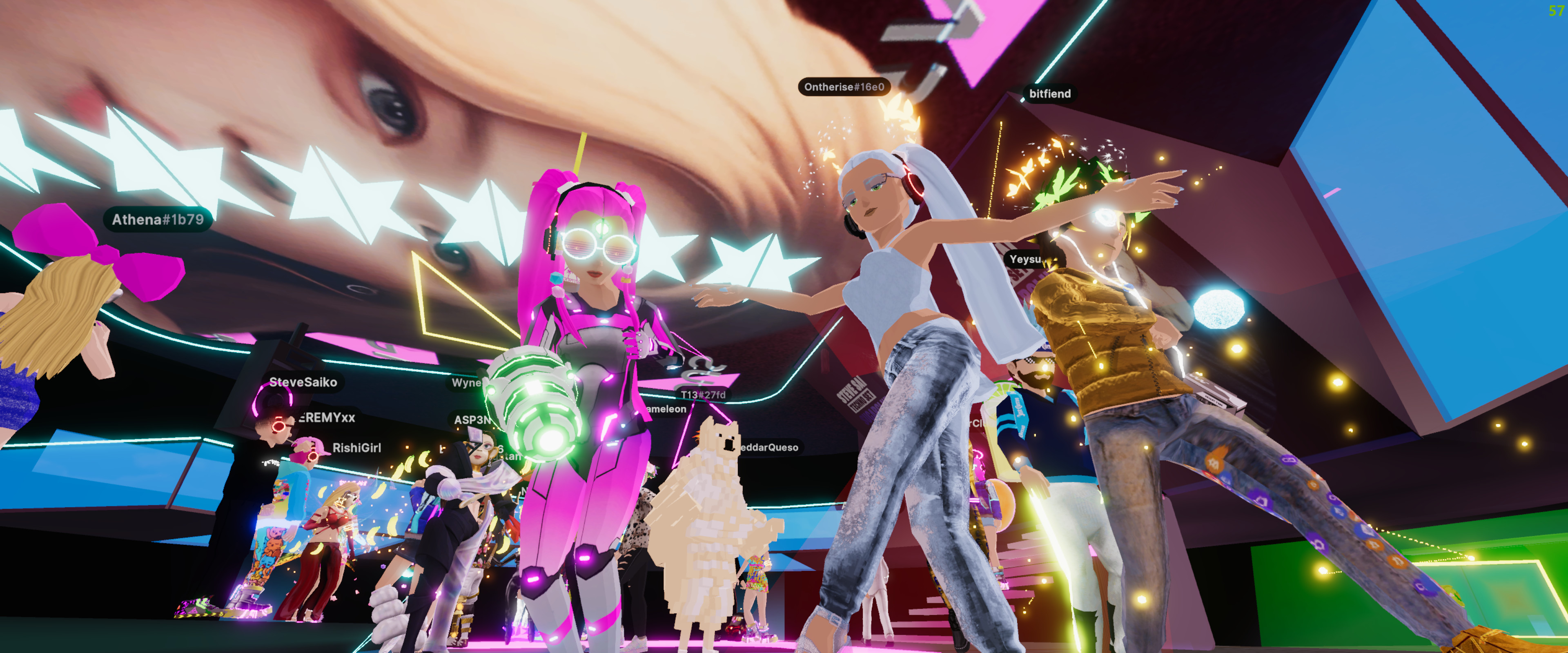This screenshot has height=653, width=1568.
Task: Click the T13#27fd name tag
Action: (x=703, y=395)
